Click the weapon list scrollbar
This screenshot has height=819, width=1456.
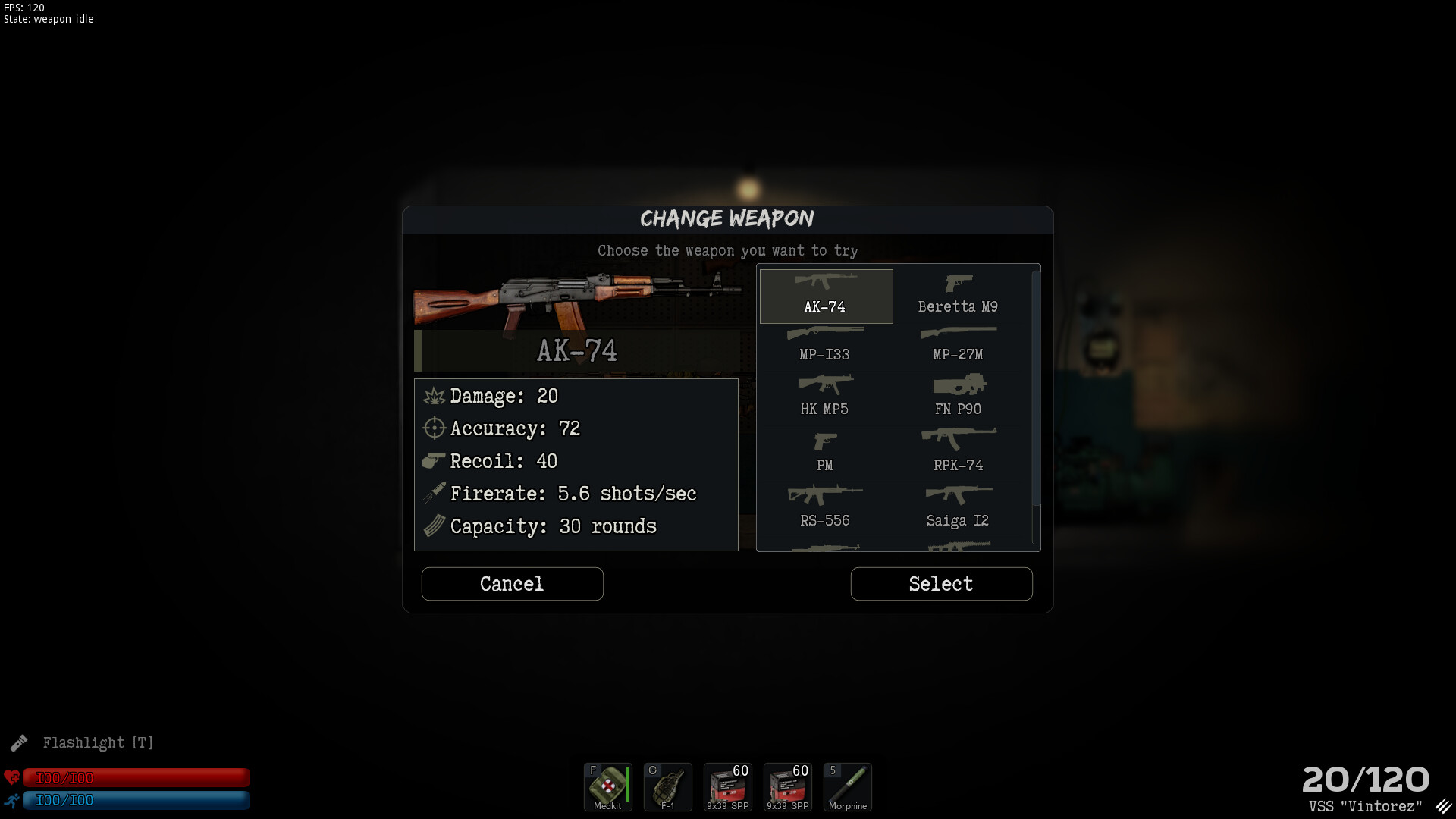point(1036,388)
